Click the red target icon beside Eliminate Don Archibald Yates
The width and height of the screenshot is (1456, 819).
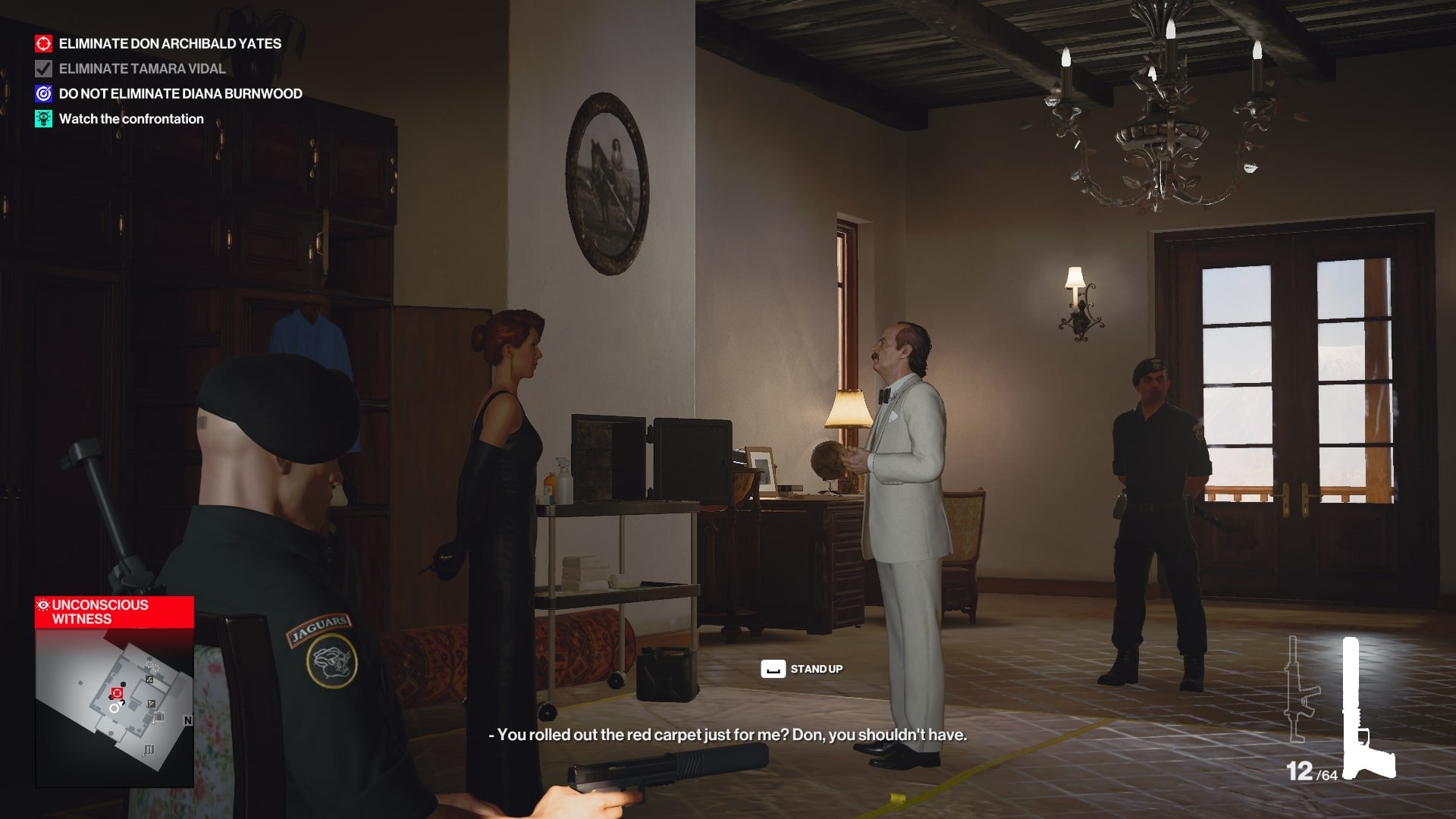click(x=42, y=44)
